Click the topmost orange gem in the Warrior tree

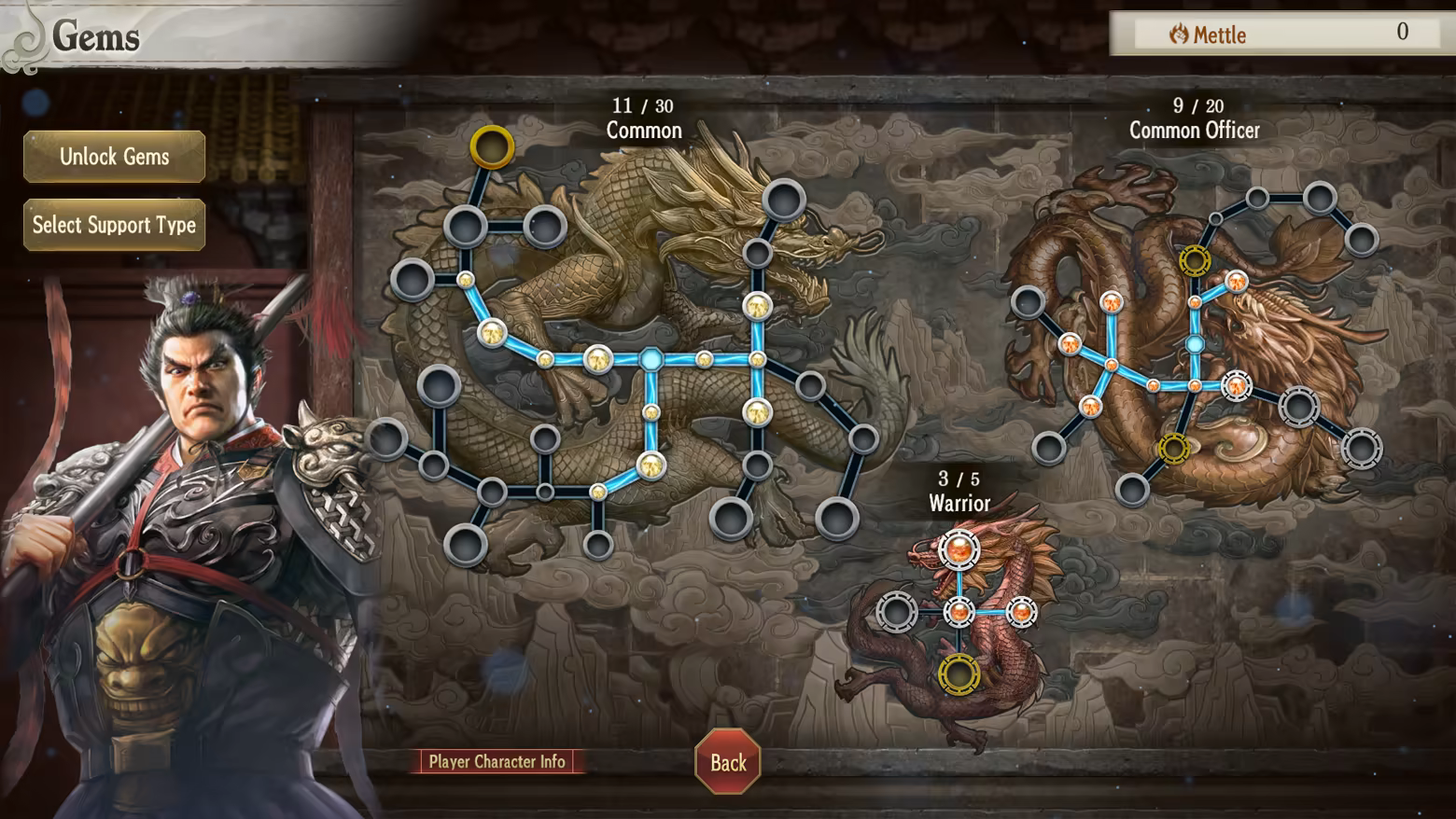click(961, 551)
